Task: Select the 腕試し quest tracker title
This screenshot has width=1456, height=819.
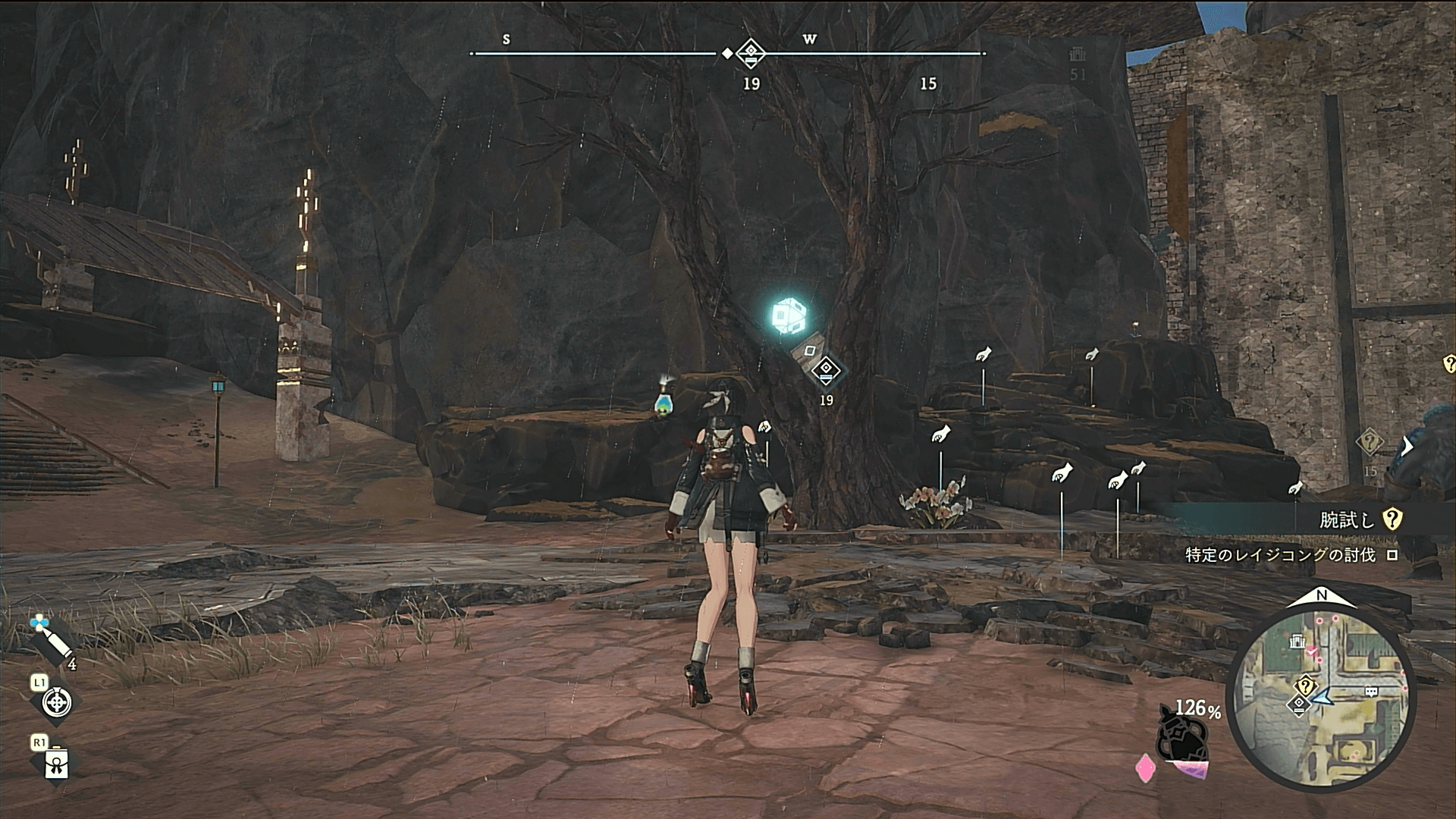Action: pyautogui.click(x=1346, y=519)
